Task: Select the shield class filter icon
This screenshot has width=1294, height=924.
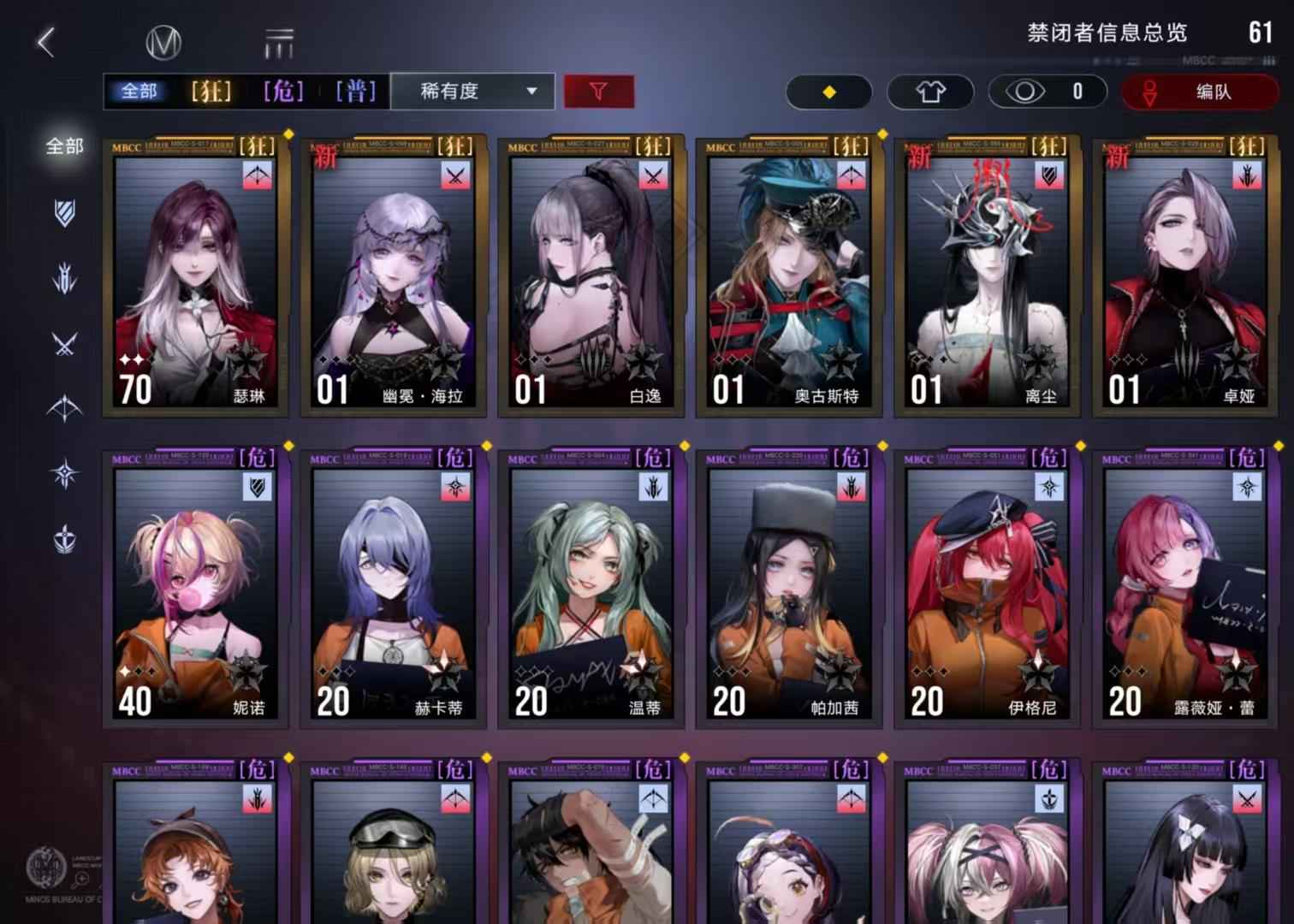Action: (x=64, y=216)
